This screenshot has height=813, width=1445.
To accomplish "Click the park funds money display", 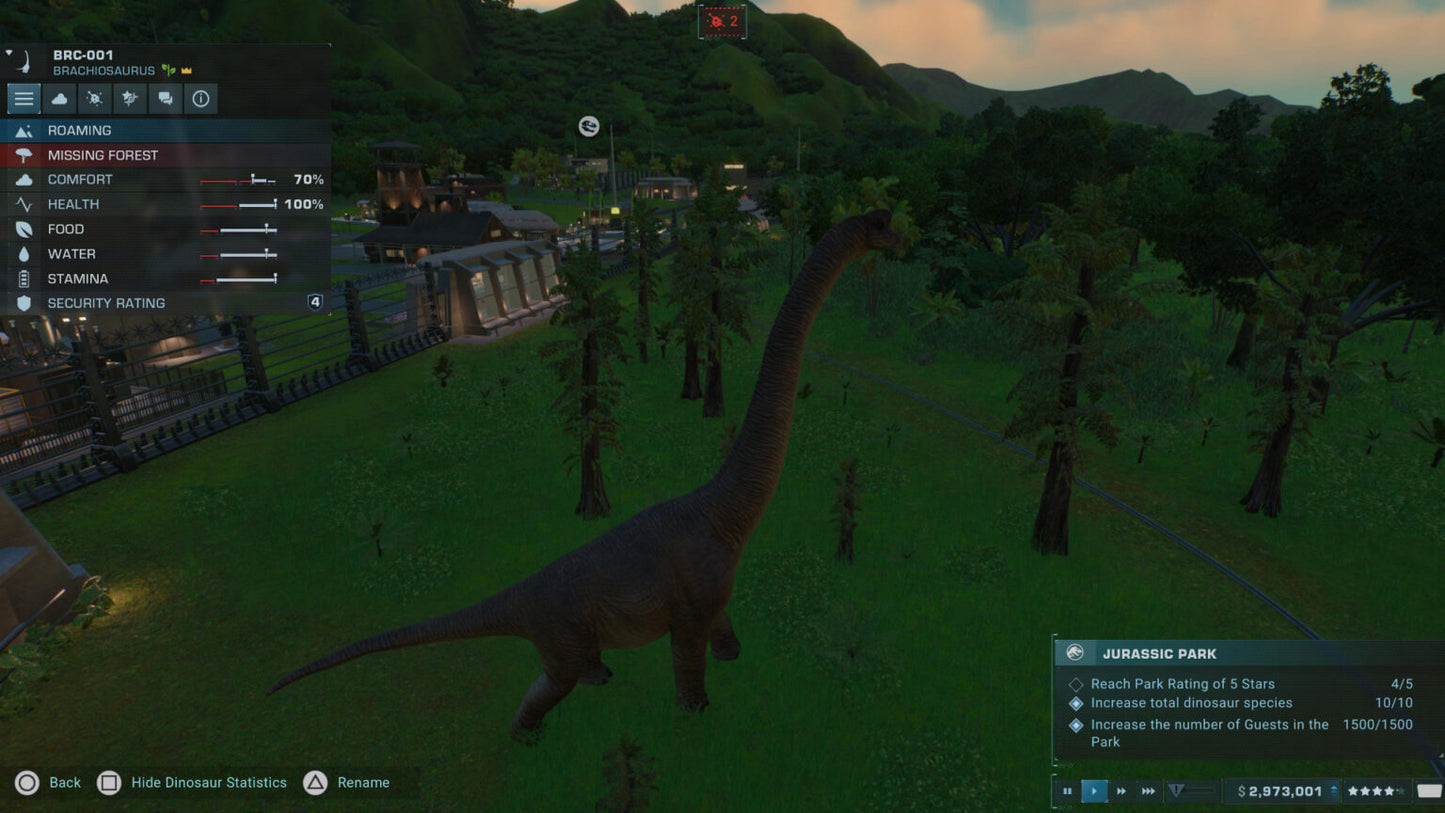I will 1281,791.
